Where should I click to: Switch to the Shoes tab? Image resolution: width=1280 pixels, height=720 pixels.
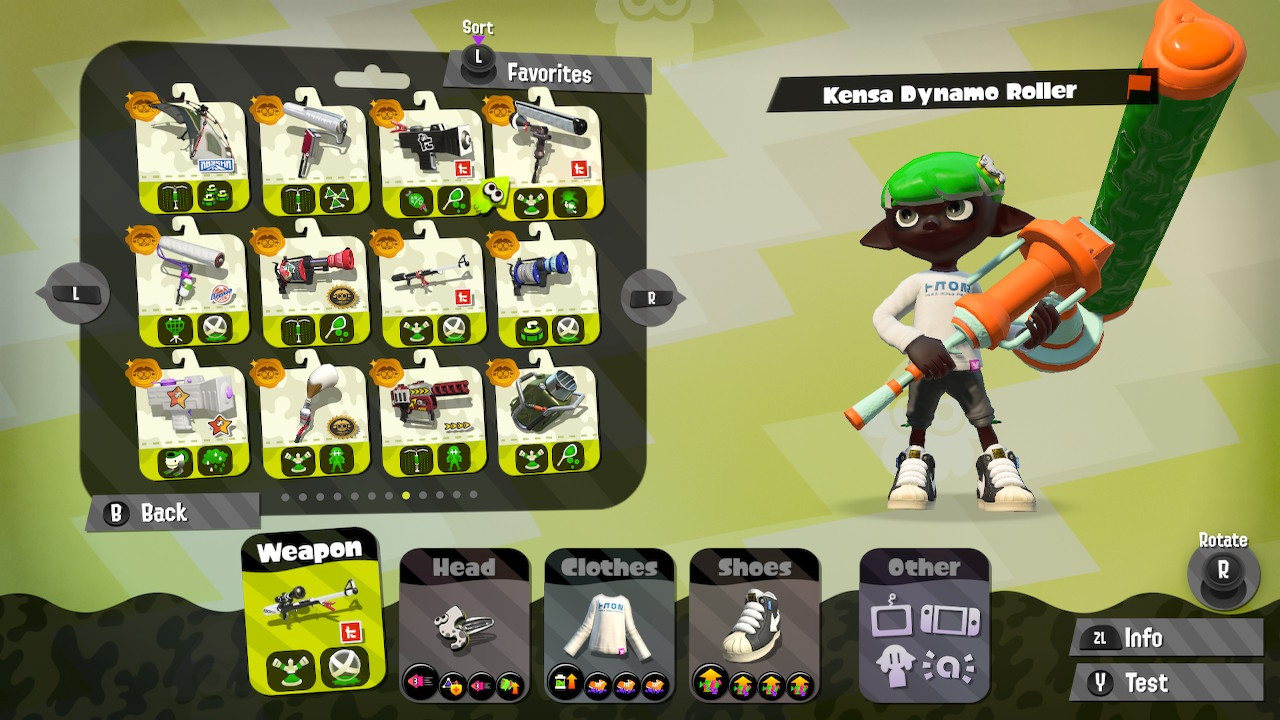[x=755, y=567]
